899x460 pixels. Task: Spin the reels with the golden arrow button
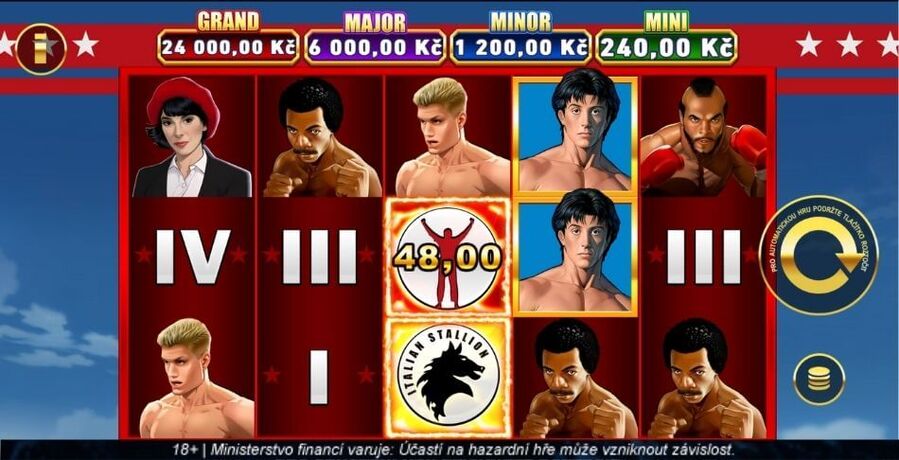point(820,255)
